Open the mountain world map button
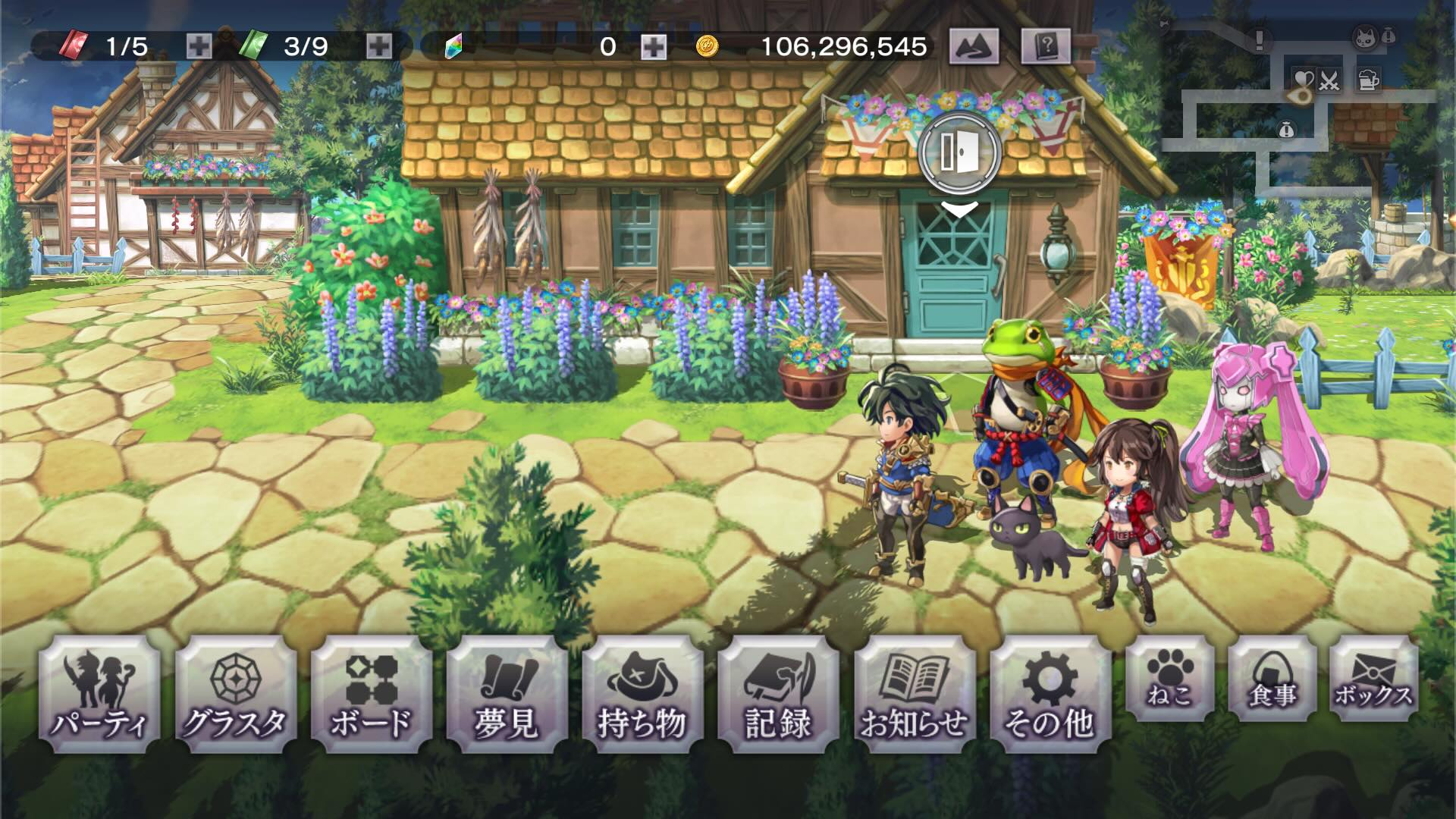The image size is (1456, 819). point(974,47)
